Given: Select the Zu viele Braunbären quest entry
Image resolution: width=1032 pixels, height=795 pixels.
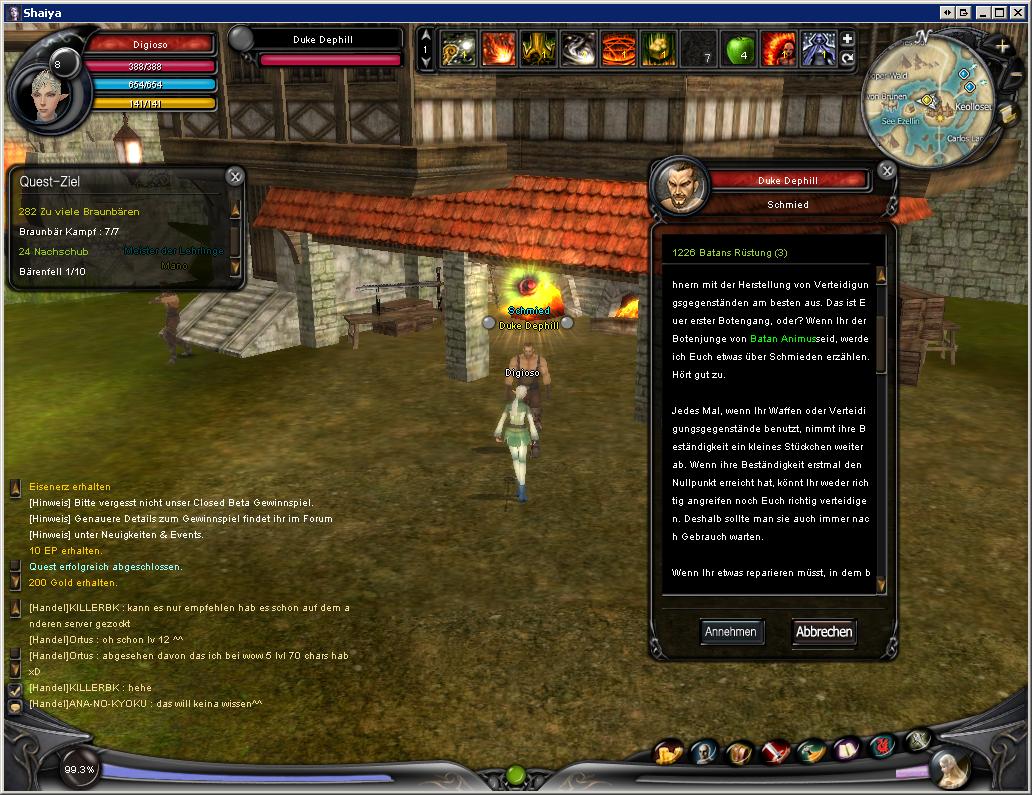Looking at the screenshot, I should pyautogui.click(x=79, y=212).
